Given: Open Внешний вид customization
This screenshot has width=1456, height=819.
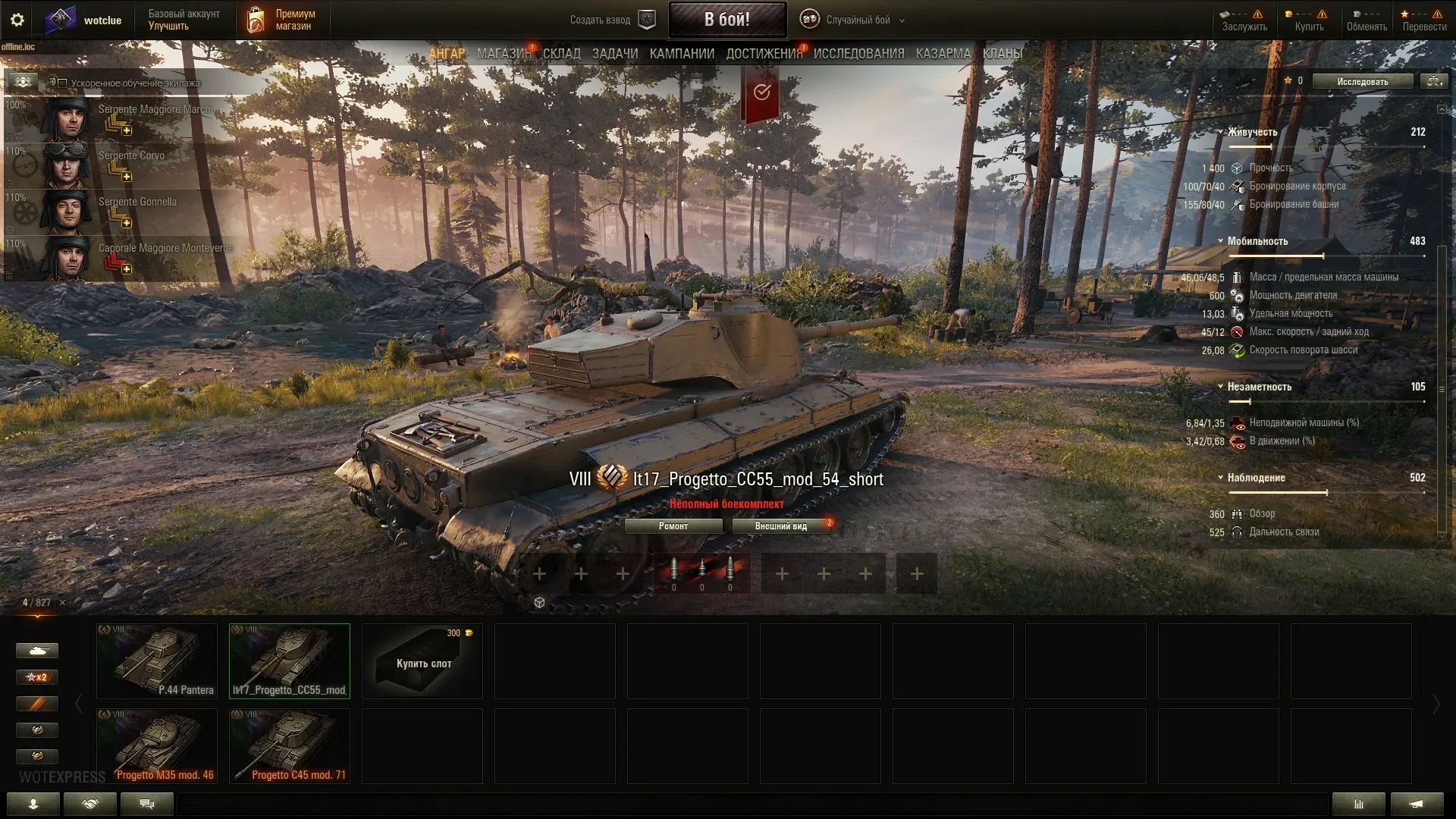Looking at the screenshot, I should 780,526.
